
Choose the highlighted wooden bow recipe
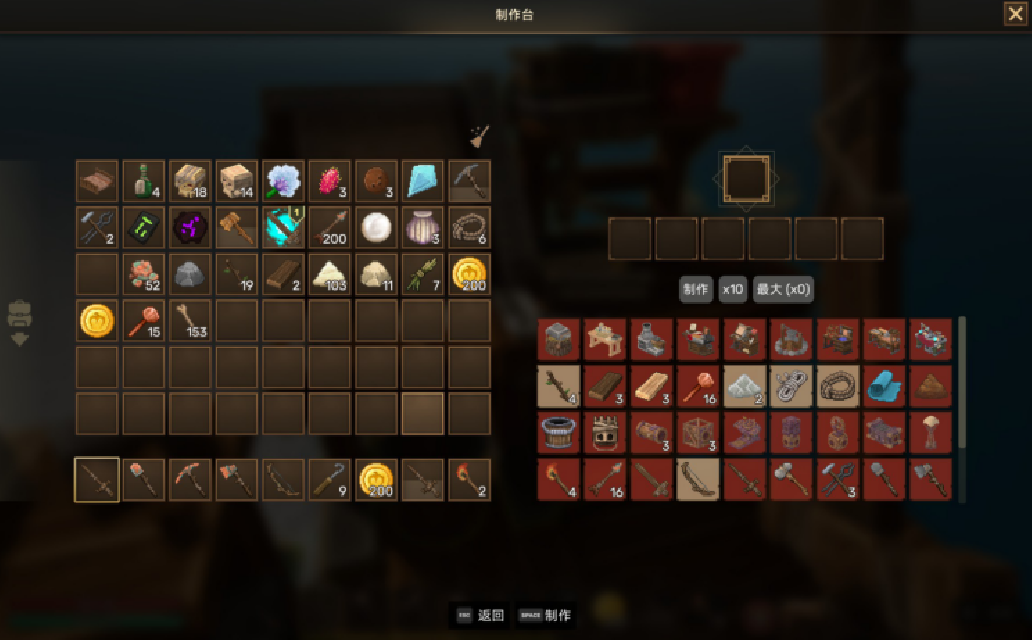coord(697,480)
